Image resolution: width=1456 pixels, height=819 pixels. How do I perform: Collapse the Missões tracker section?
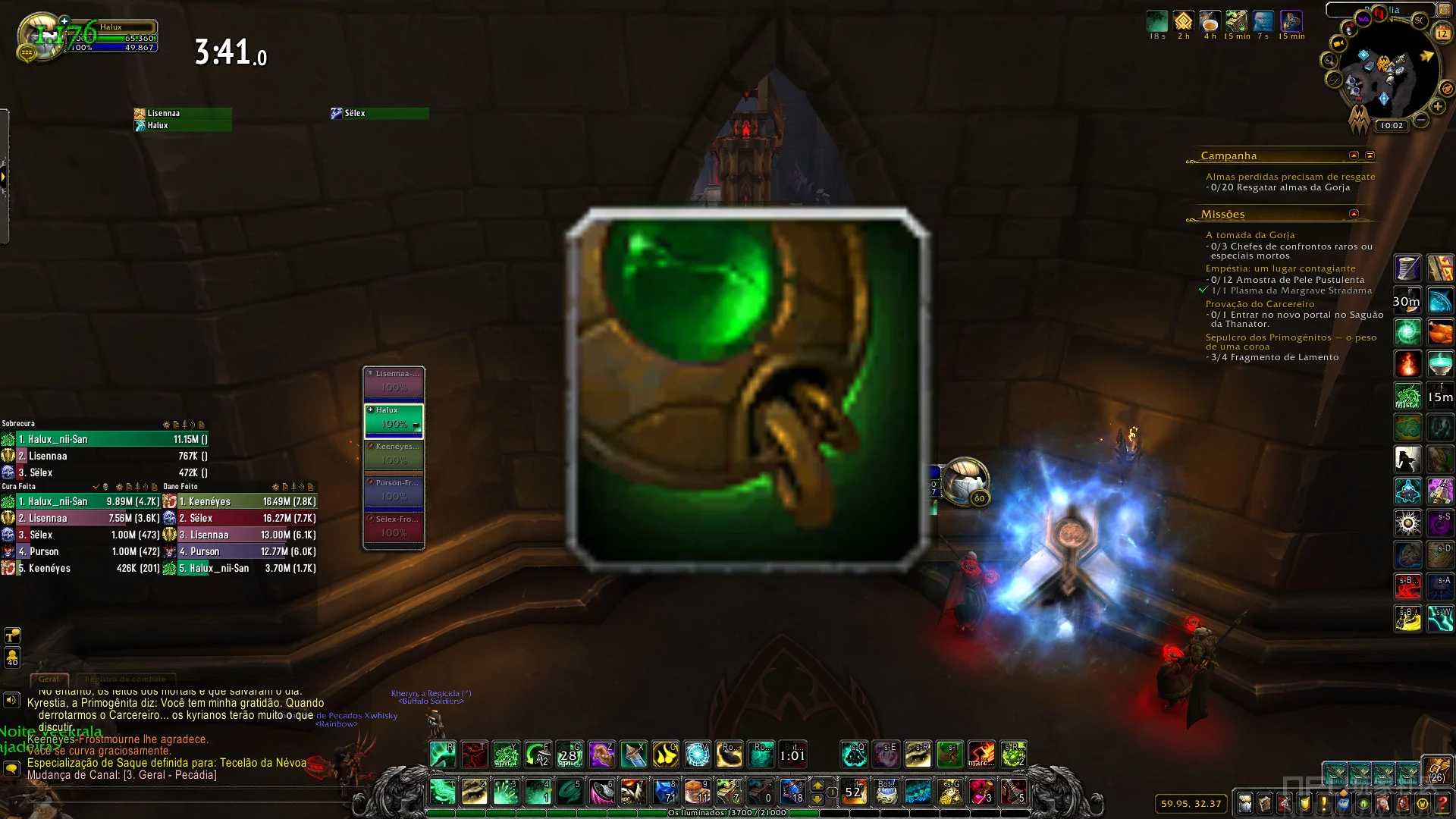click(1354, 214)
